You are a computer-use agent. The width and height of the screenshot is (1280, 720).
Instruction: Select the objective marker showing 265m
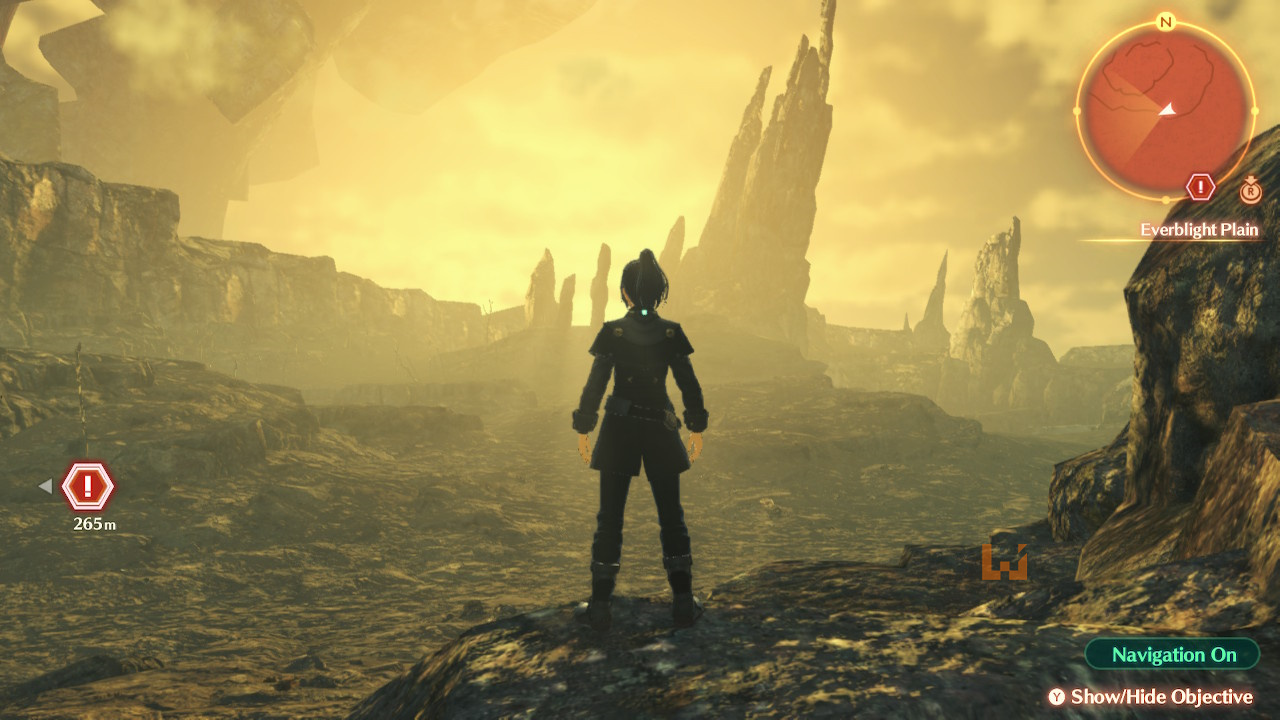[88, 487]
